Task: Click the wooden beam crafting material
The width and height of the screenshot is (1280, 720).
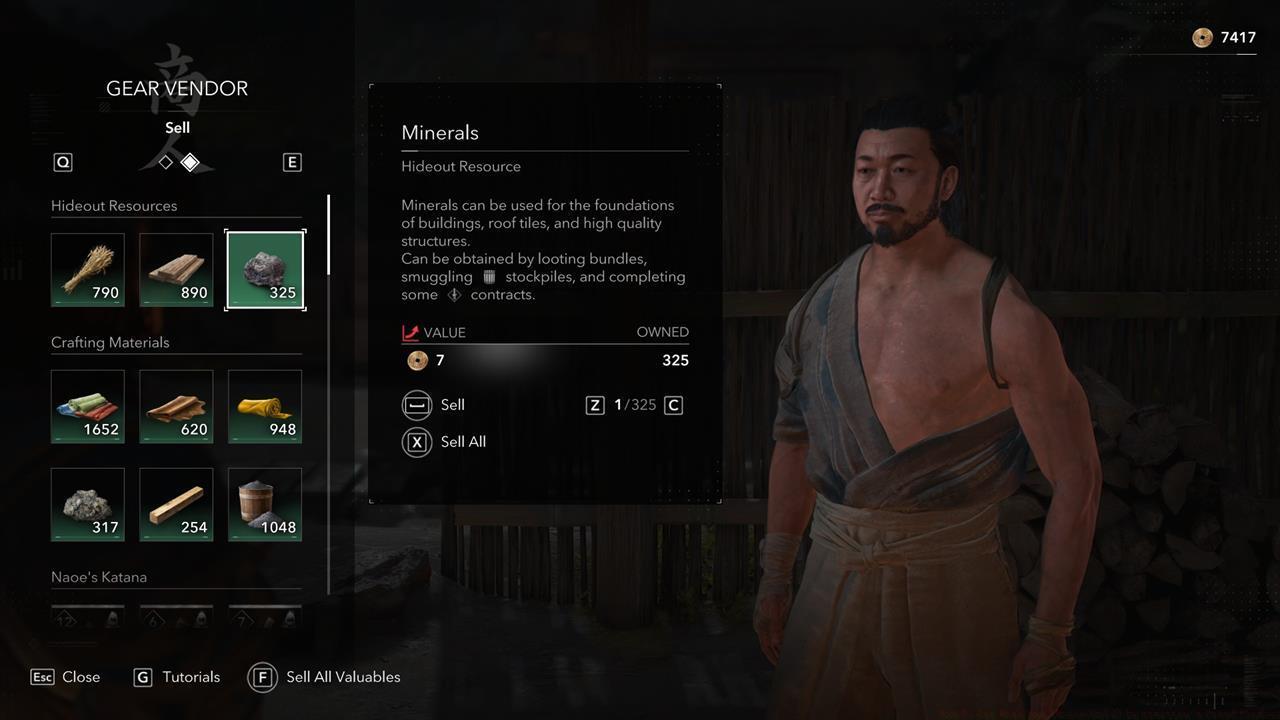Action: [x=176, y=503]
